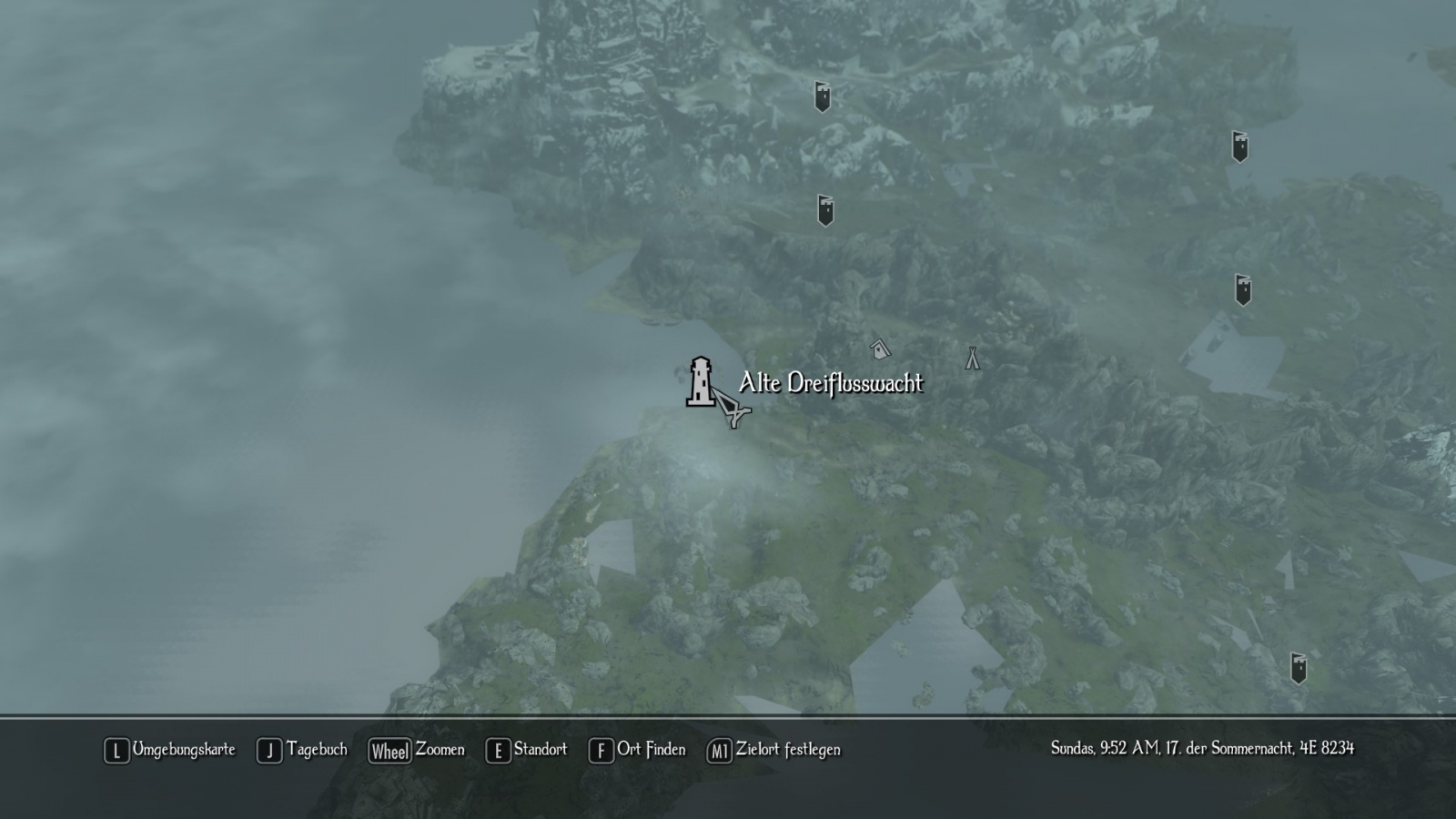1456x819 pixels.
Task: Click the small house map marker
Action: 879,349
